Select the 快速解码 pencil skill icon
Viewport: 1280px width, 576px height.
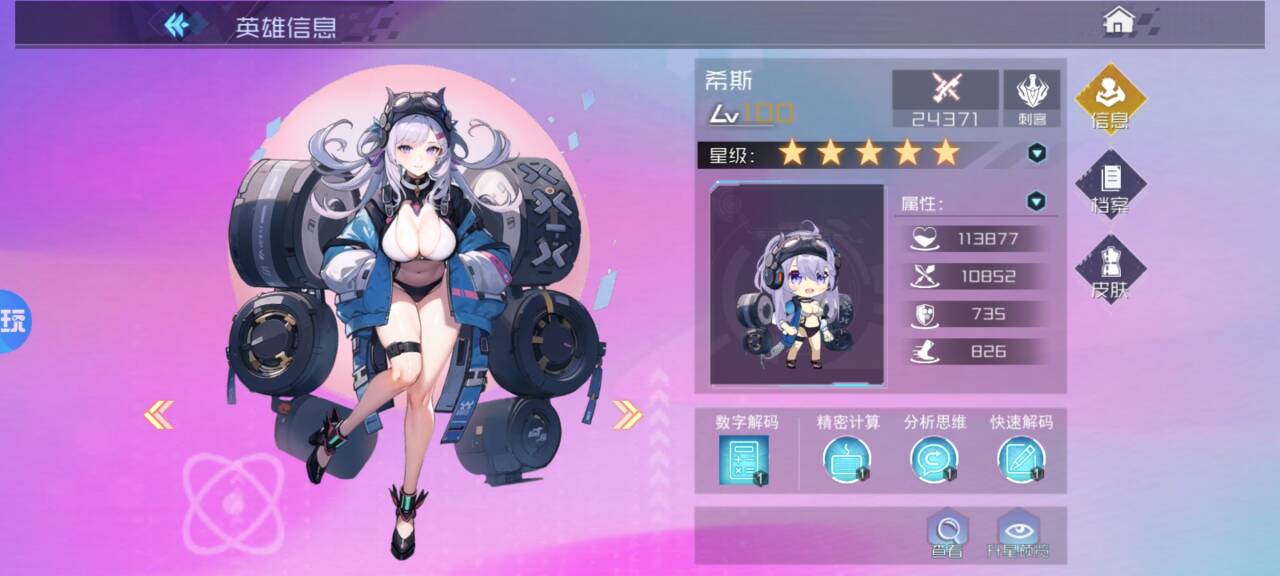pos(1021,460)
